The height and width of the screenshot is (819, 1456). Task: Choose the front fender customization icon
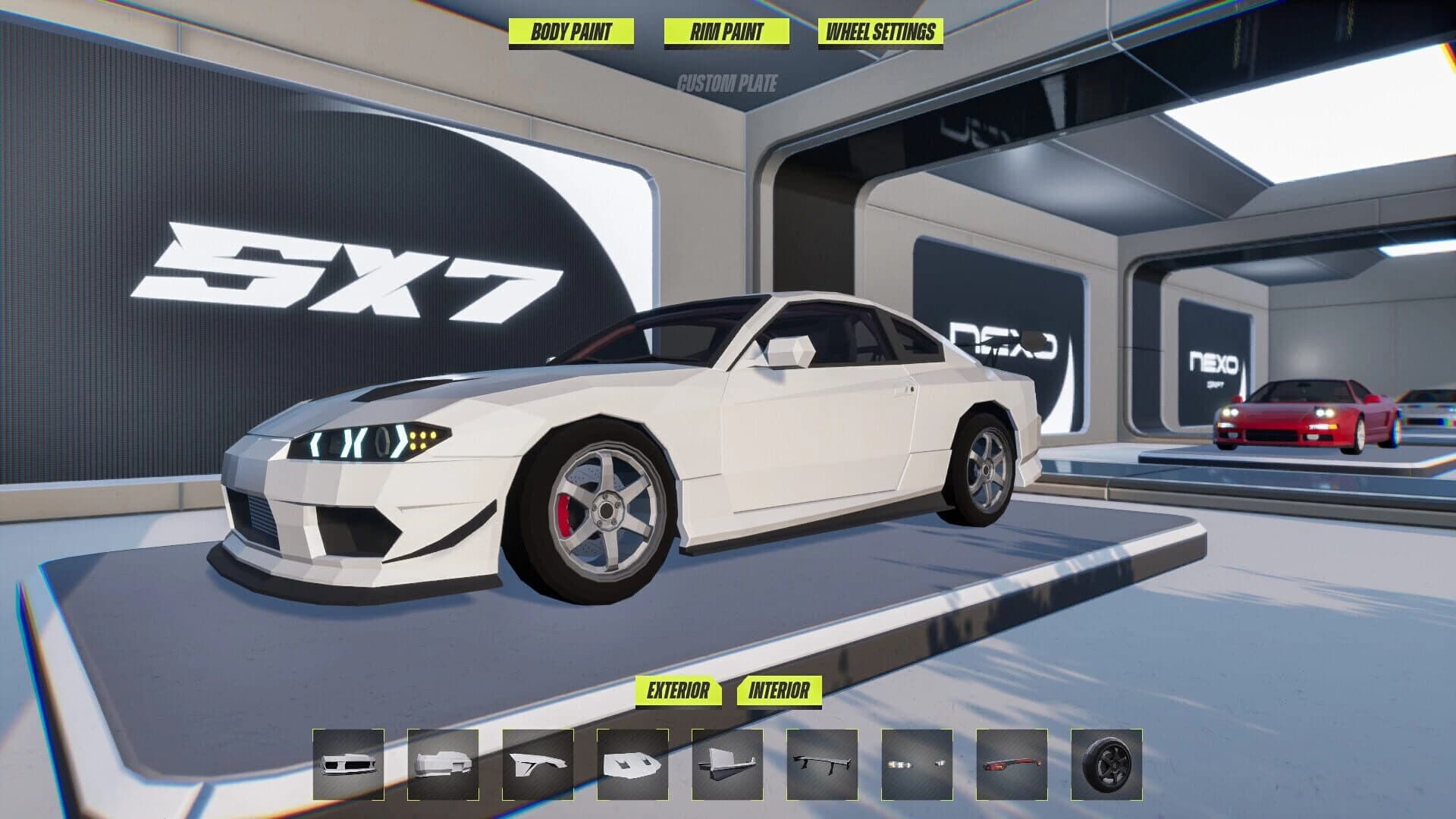[538, 768]
